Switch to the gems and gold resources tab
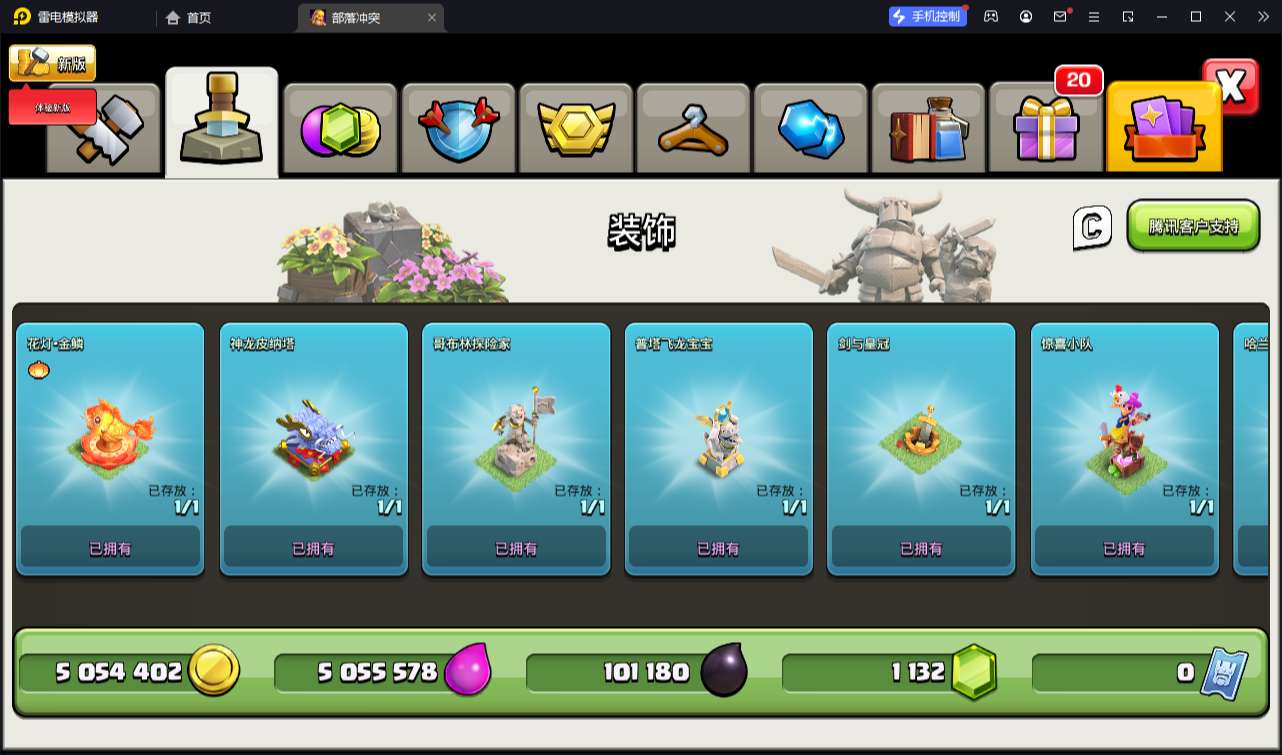This screenshot has height=755, width=1282. coord(340,129)
